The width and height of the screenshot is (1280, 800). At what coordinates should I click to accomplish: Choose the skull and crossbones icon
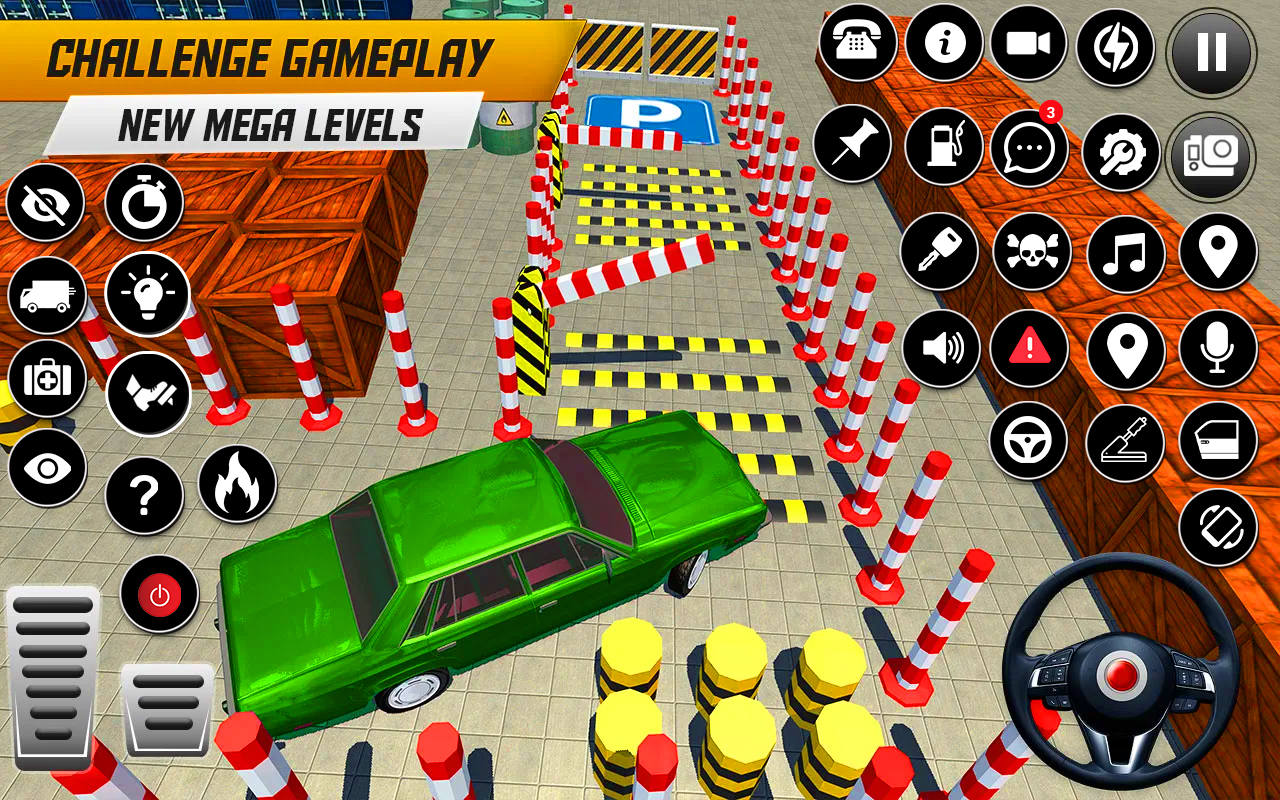click(1031, 250)
